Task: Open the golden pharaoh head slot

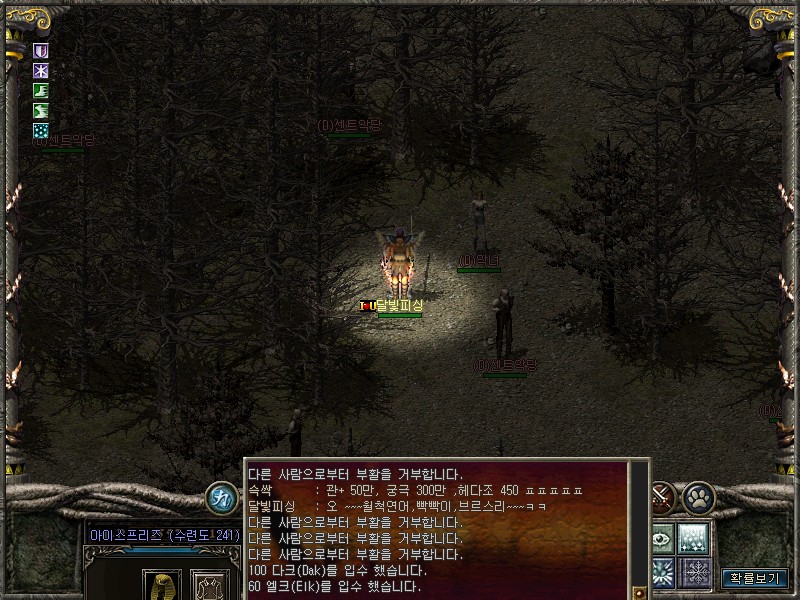Action: point(162,585)
